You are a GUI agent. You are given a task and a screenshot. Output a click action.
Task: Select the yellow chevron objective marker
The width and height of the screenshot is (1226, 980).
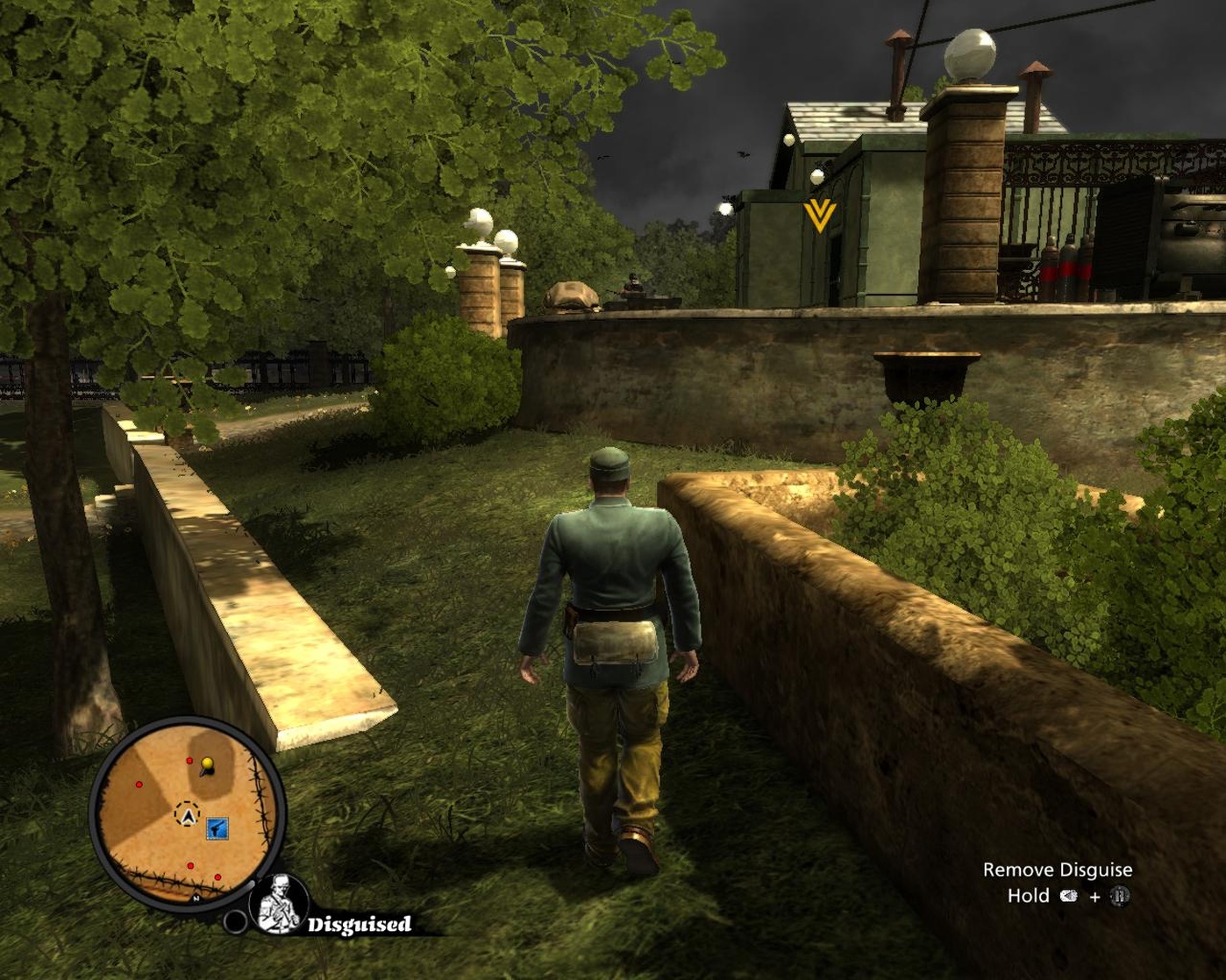point(820,215)
